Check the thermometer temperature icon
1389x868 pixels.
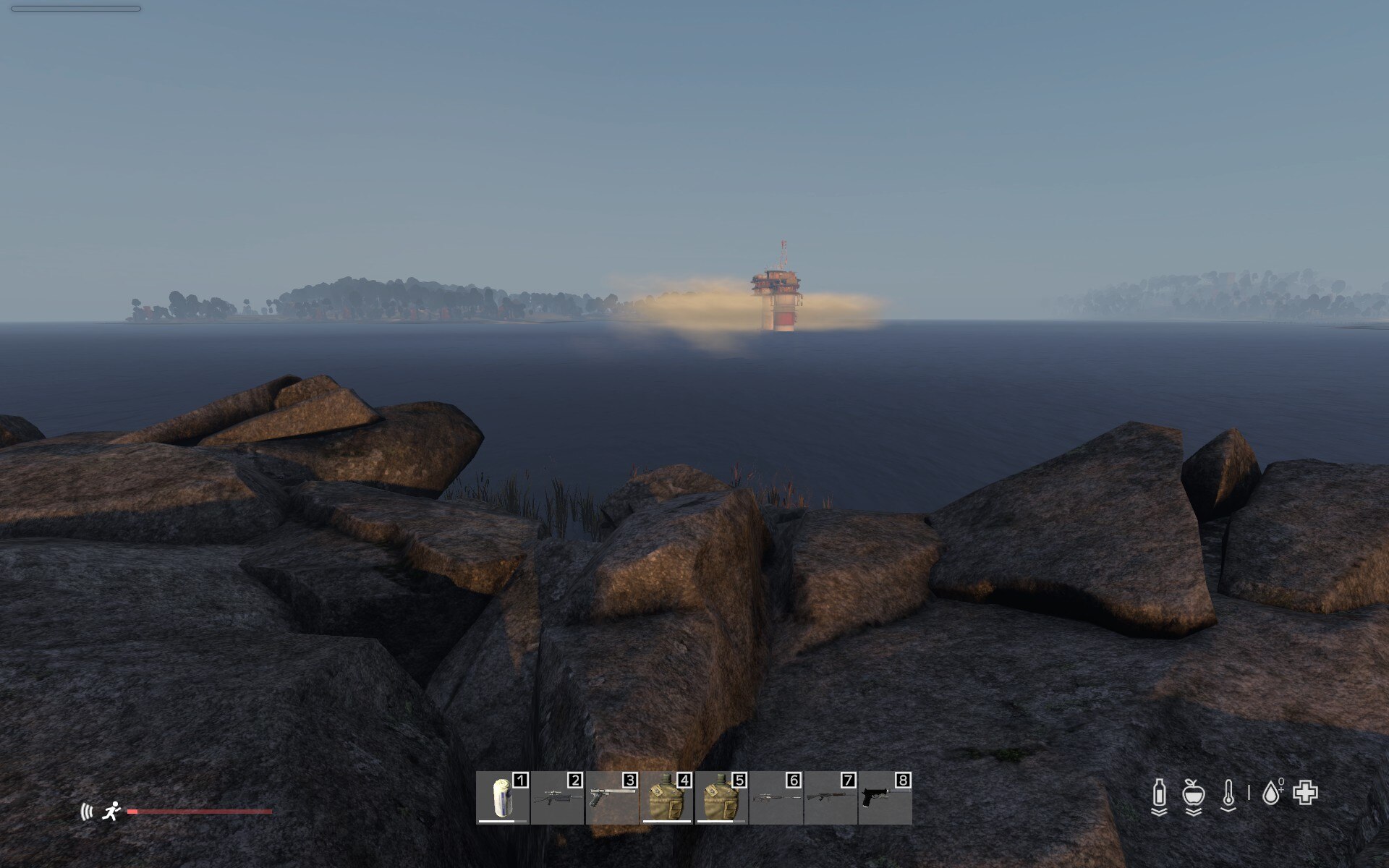[x=1228, y=794]
